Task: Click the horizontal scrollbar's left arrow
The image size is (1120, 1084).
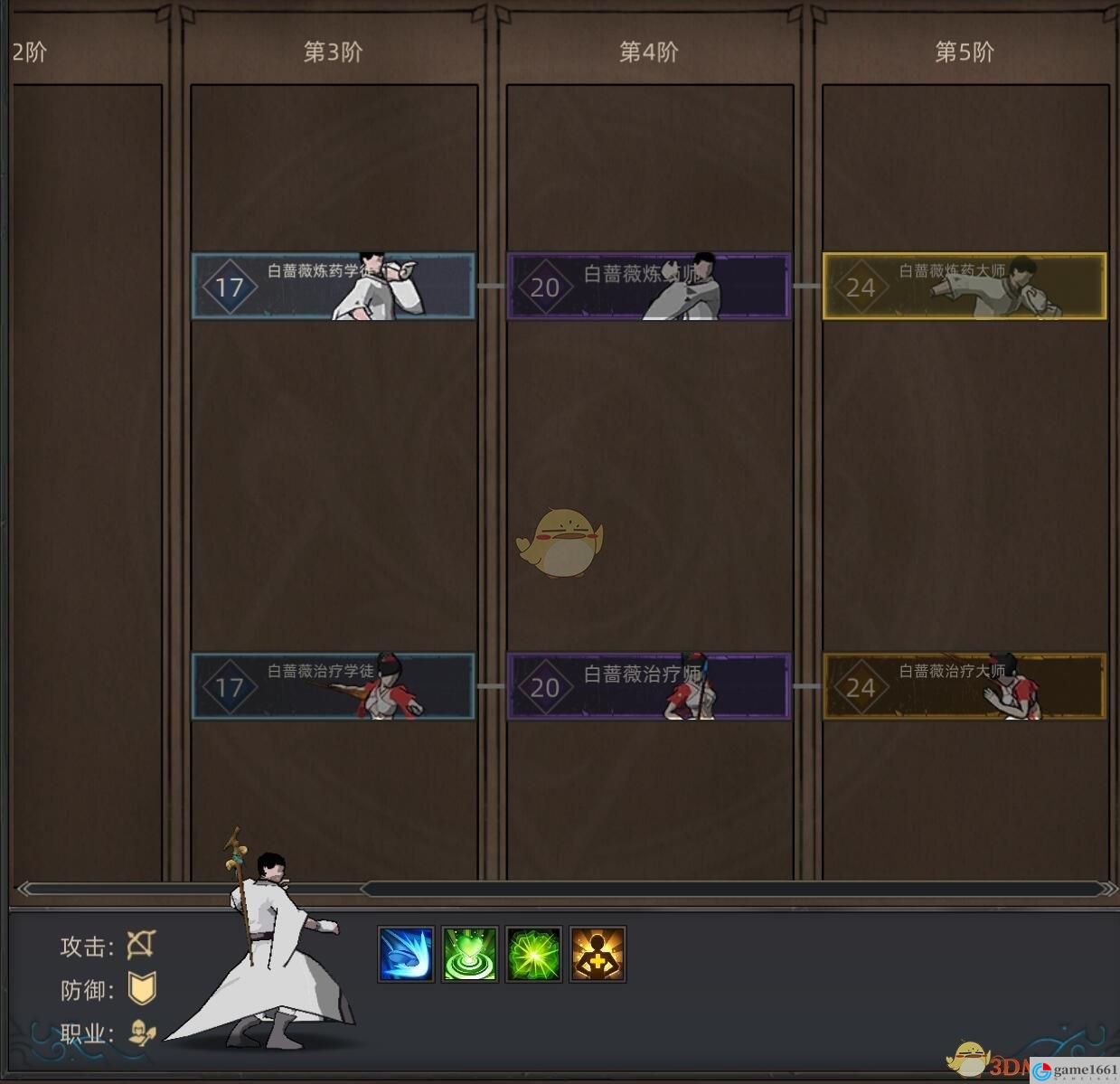Action: (27, 889)
